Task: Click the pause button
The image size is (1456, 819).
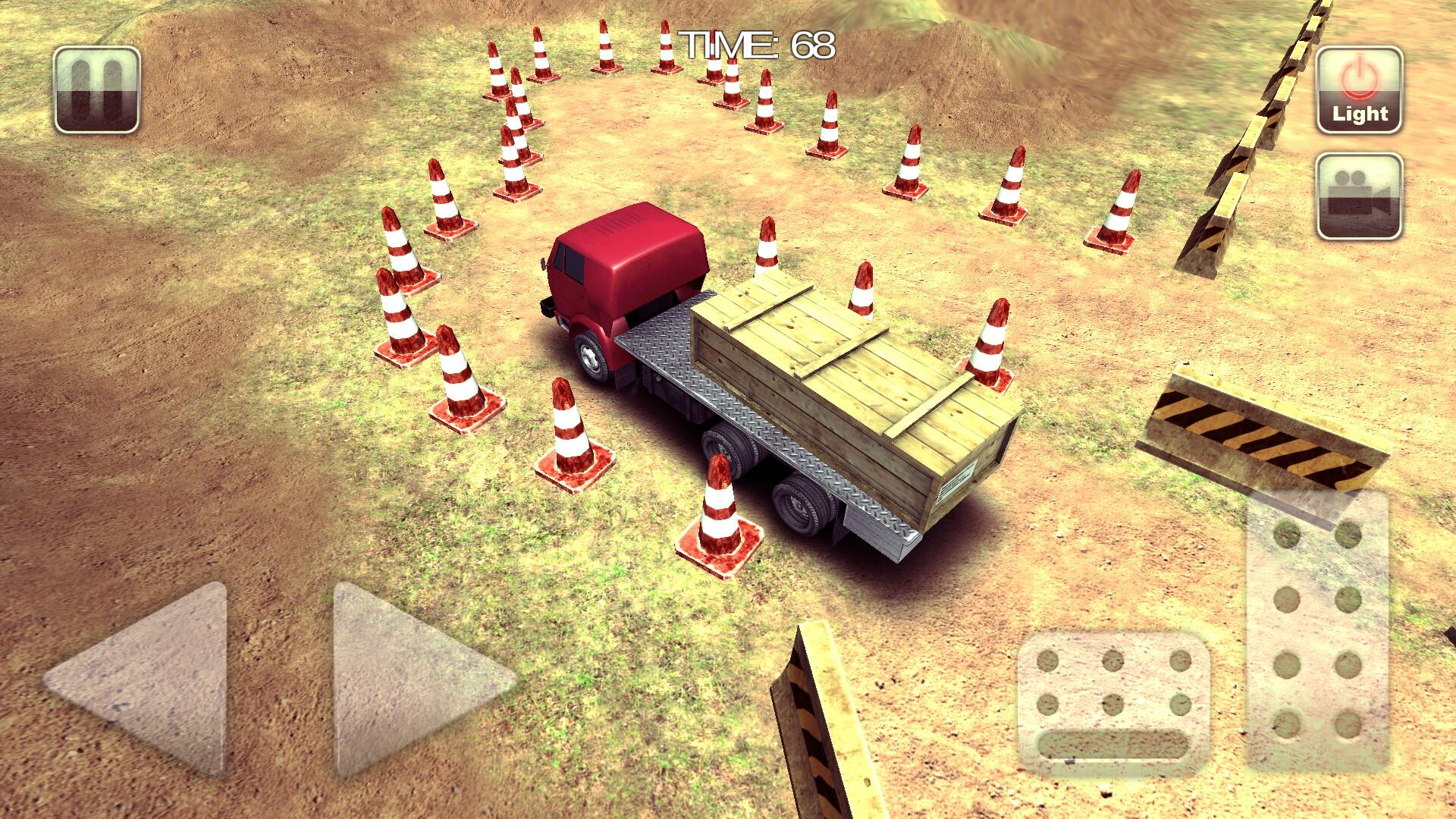Action: pos(97,89)
